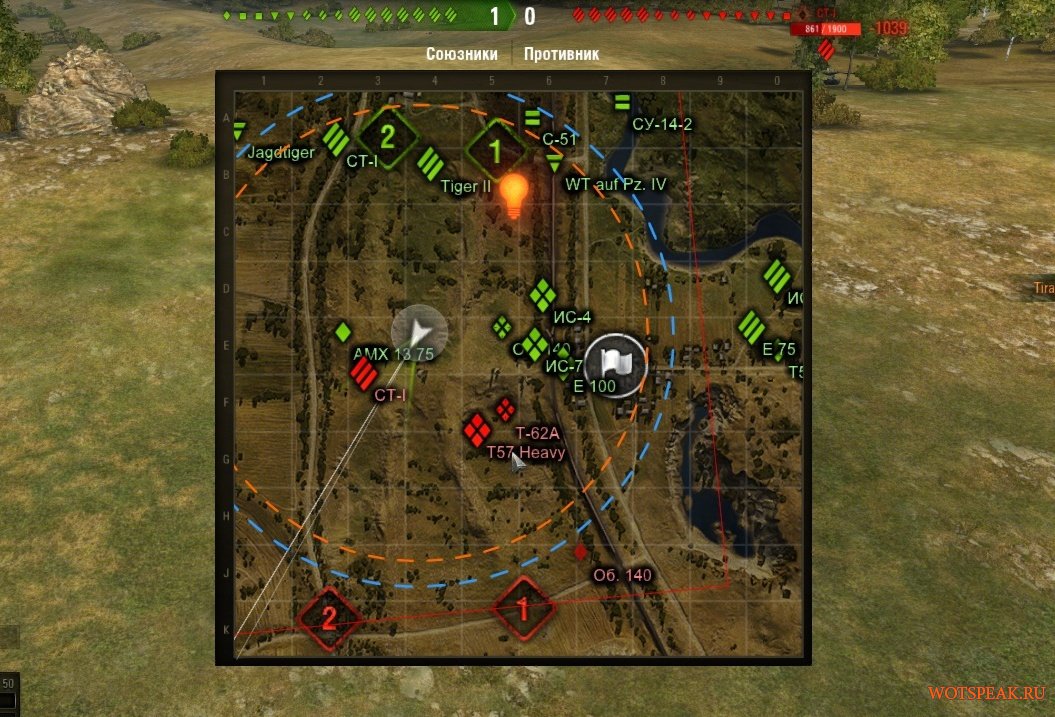
Task: Click the orange lightbulb spotted icon
Action: point(513,194)
